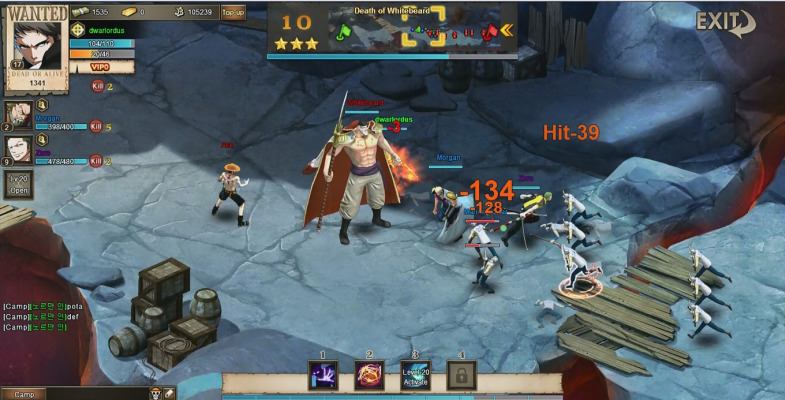Image resolution: width=785 pixels, height=400 pixels.
Task: Exit the battle with the EXIT button
Action: click(x=726, y=22)
